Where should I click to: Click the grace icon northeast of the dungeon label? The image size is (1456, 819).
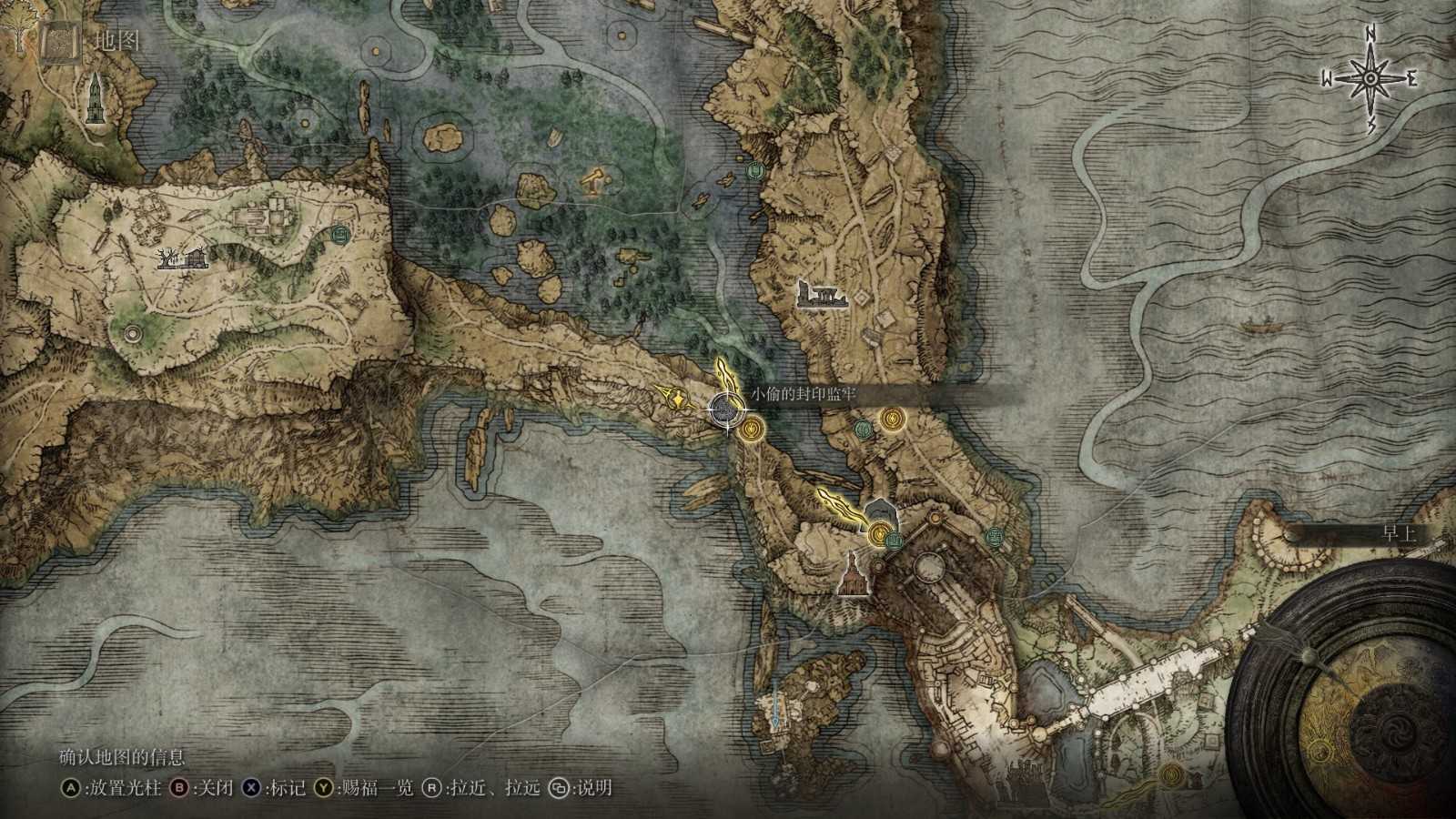pos(894,418)
